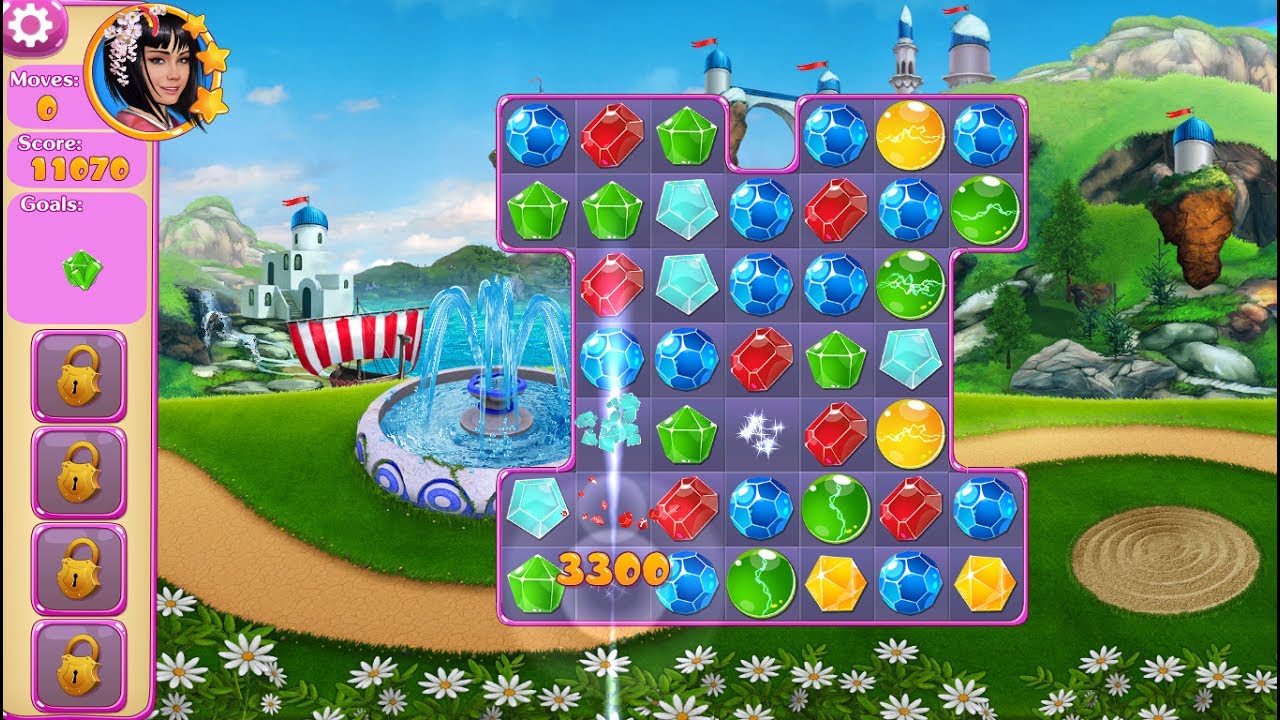
Task: Select the yellow orb in the top row
Action: (910, 135)
